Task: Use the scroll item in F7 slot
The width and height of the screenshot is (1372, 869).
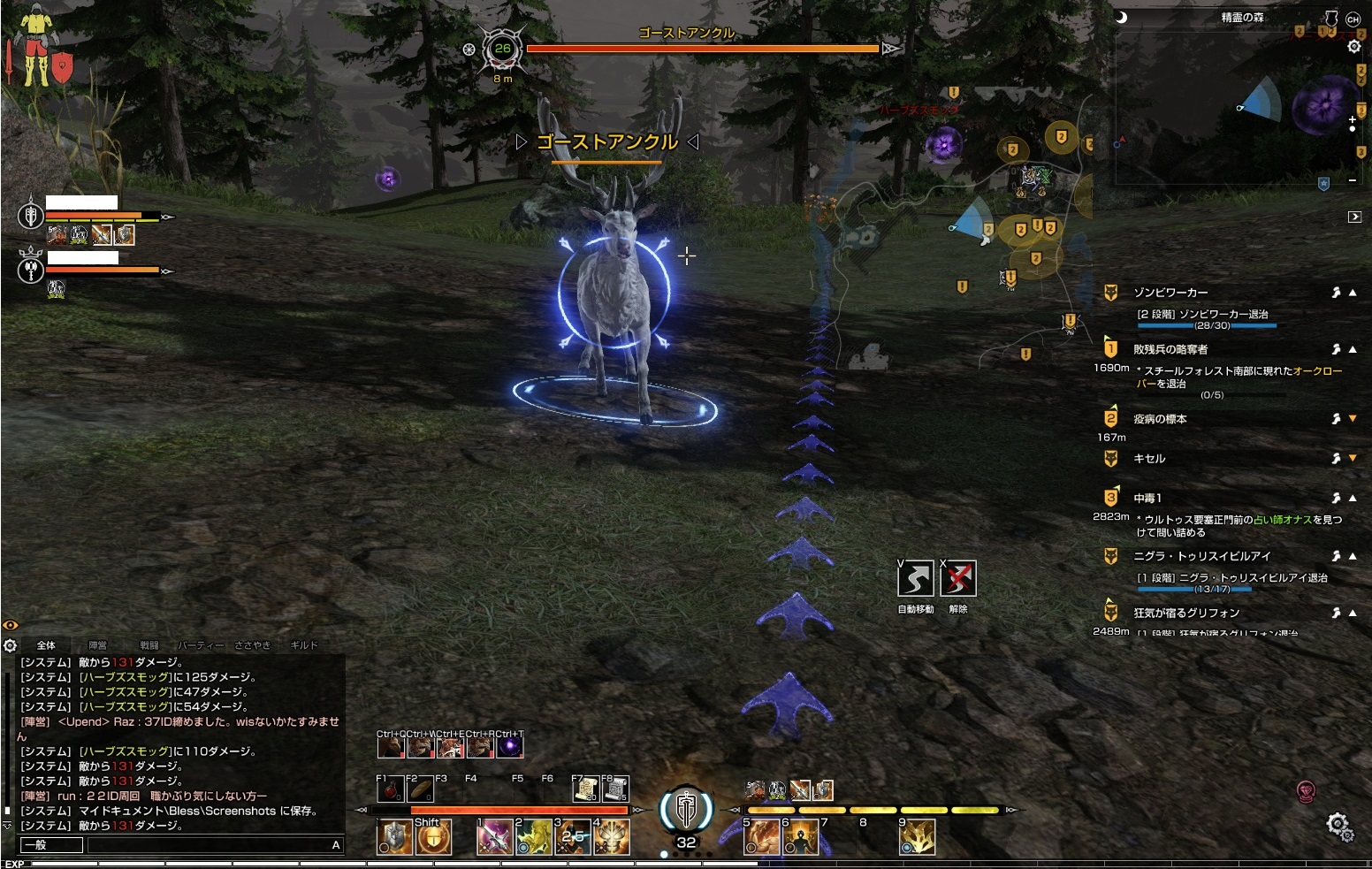Action: [x=584, y=789]
